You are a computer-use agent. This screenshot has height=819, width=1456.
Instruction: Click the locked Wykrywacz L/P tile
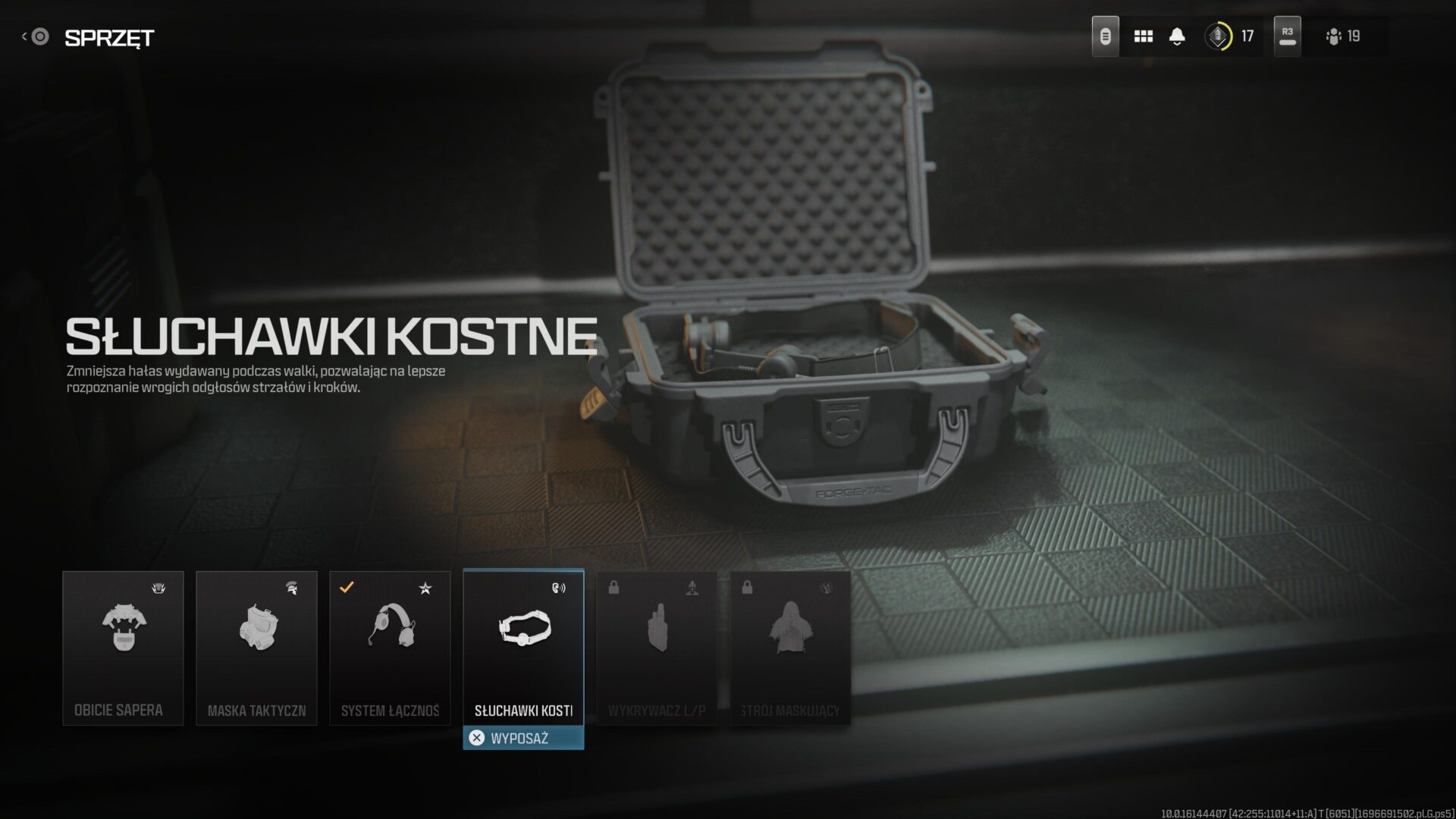[657, 648]
